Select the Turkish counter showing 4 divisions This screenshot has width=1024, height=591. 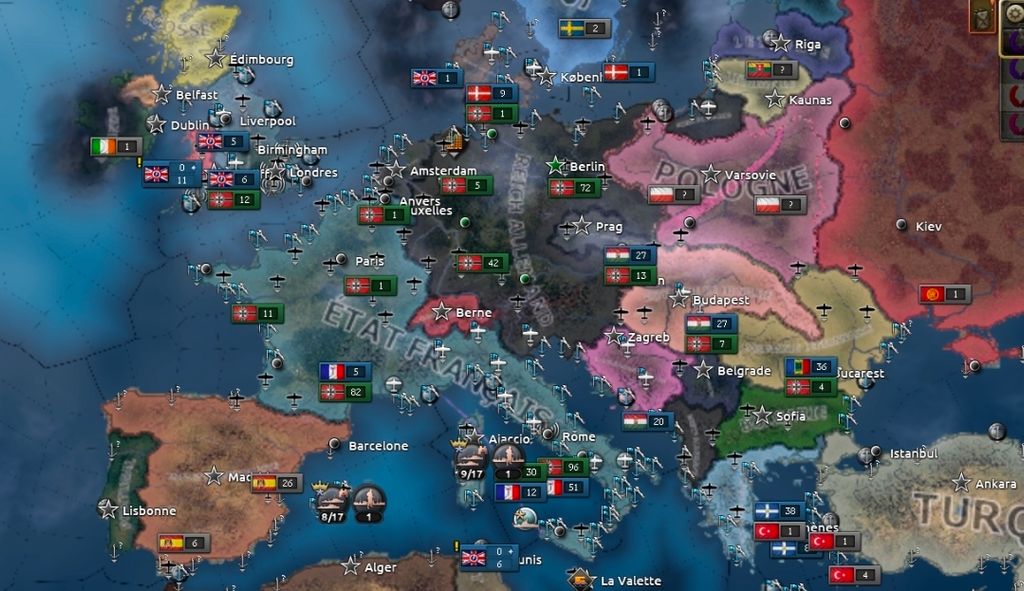coord(854,574)
